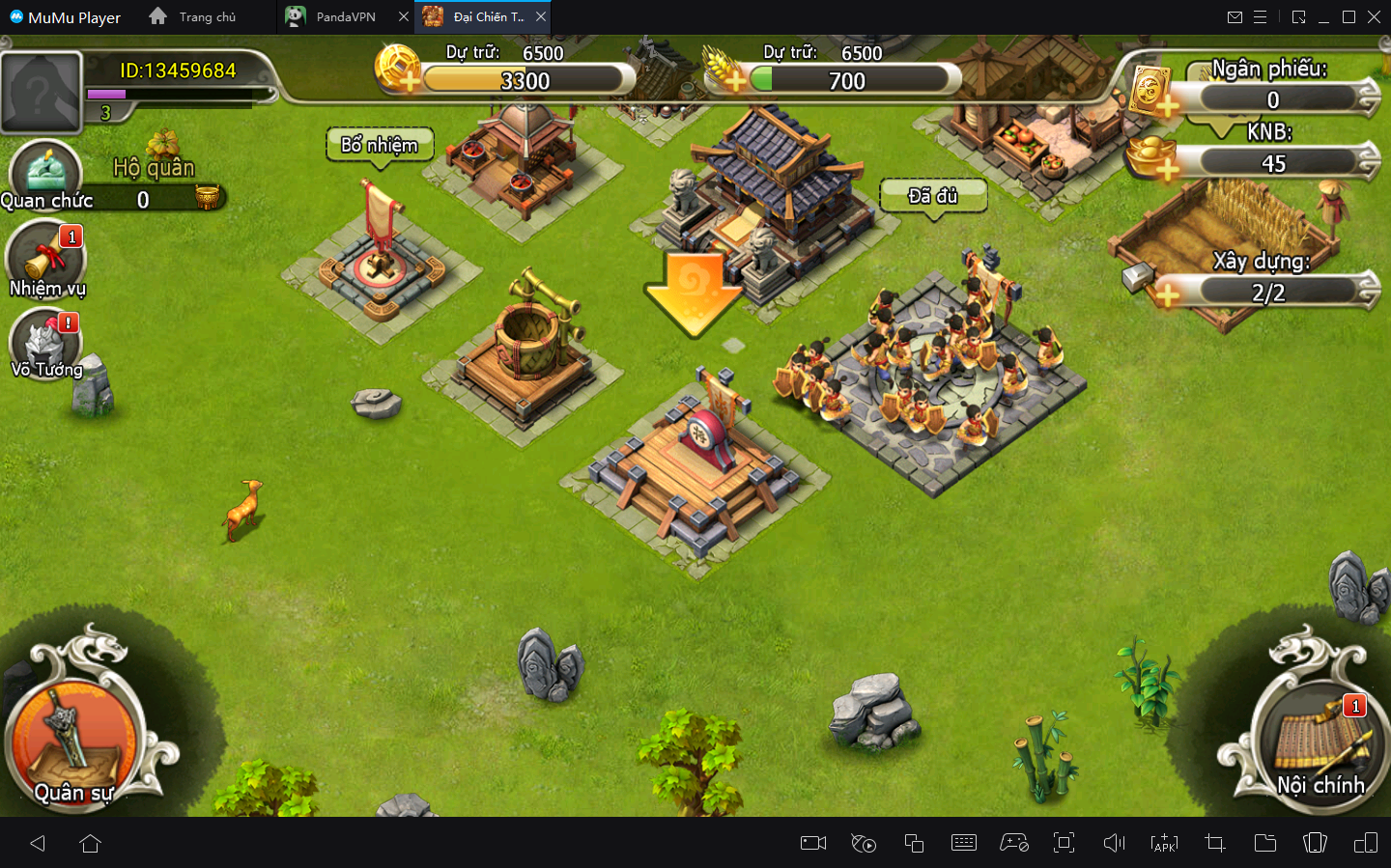
Task: Tap the Đã đủ speech bubble
Action: click(x=933, y=197)
